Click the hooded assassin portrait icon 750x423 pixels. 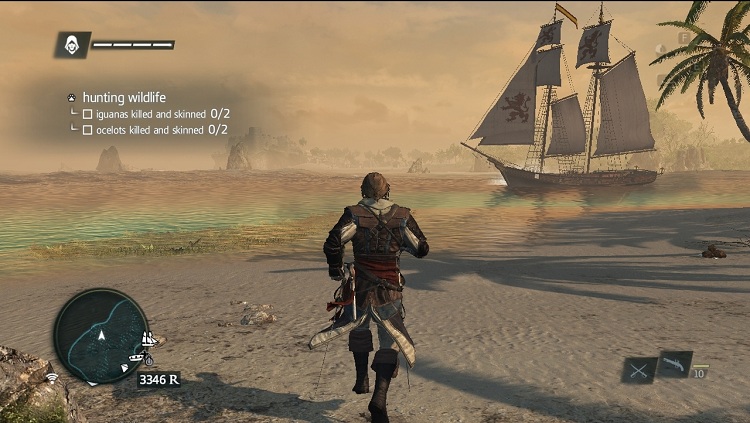click(72, 44)
